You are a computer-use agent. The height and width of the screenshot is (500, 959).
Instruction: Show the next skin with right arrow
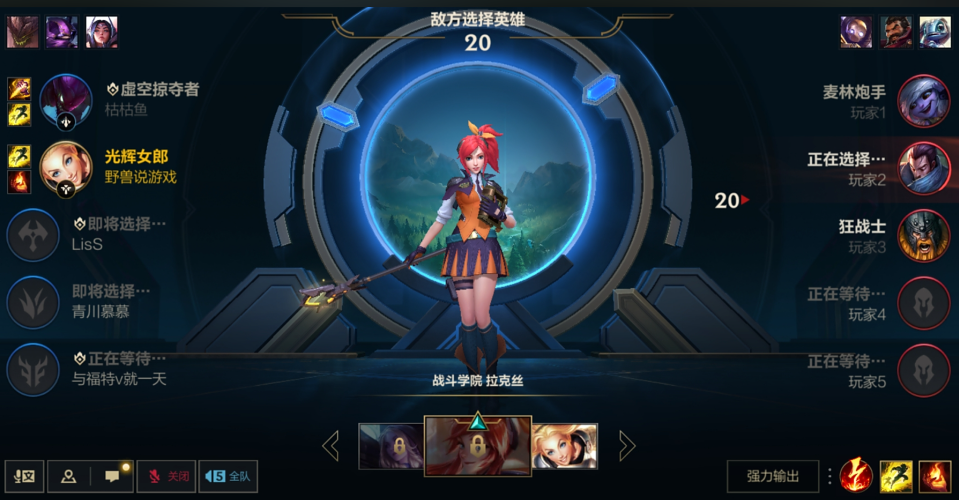[x=627, y=446]
